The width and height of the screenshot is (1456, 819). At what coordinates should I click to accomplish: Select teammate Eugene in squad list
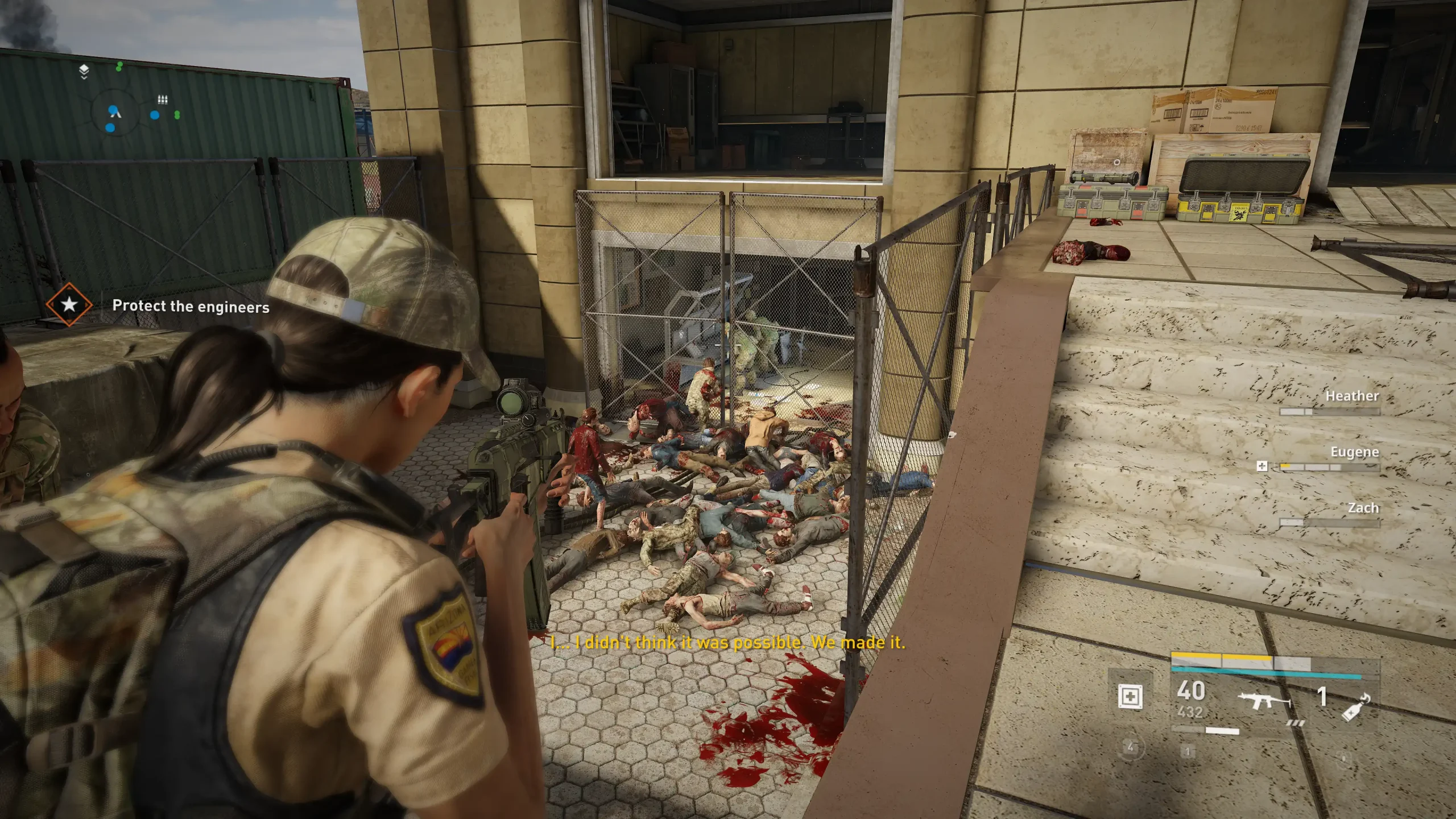point(1354,452)
